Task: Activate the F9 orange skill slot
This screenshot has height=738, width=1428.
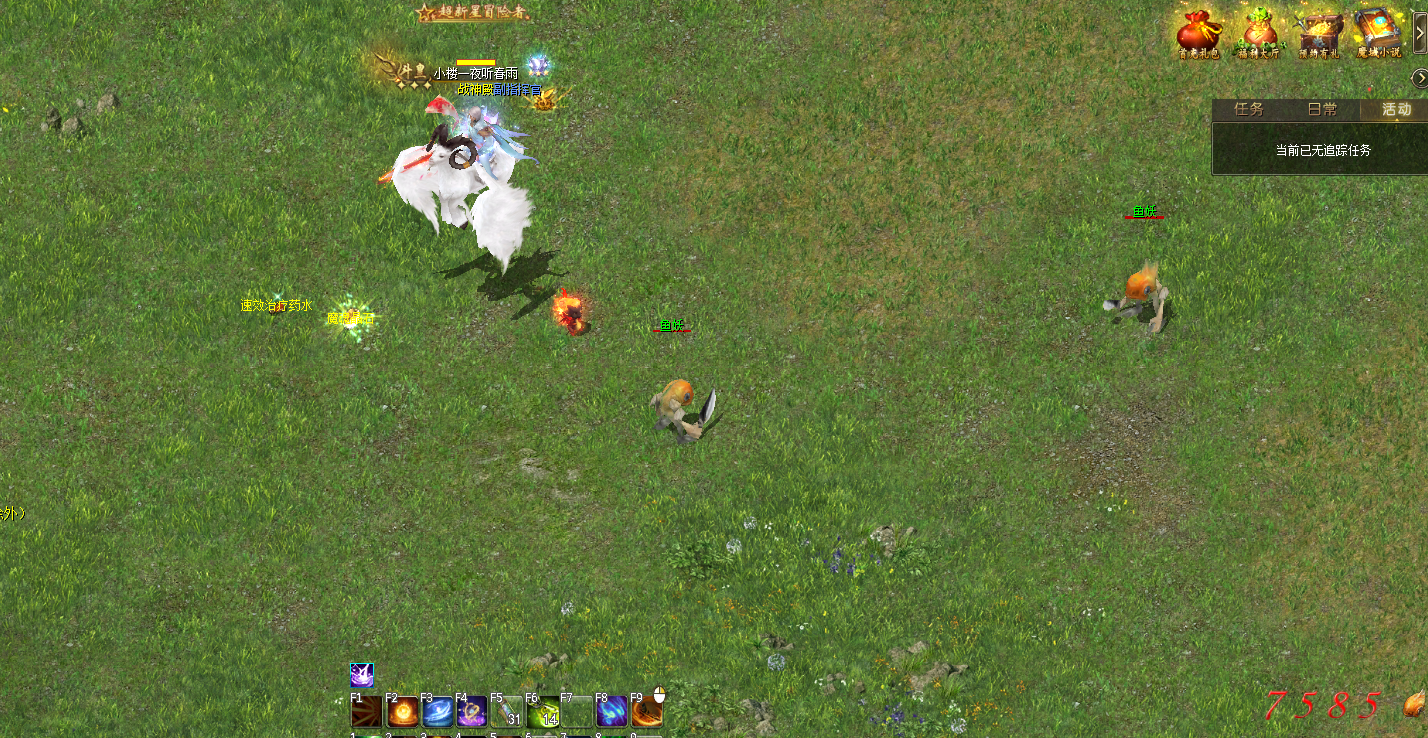Action: [x=647, y=711]
